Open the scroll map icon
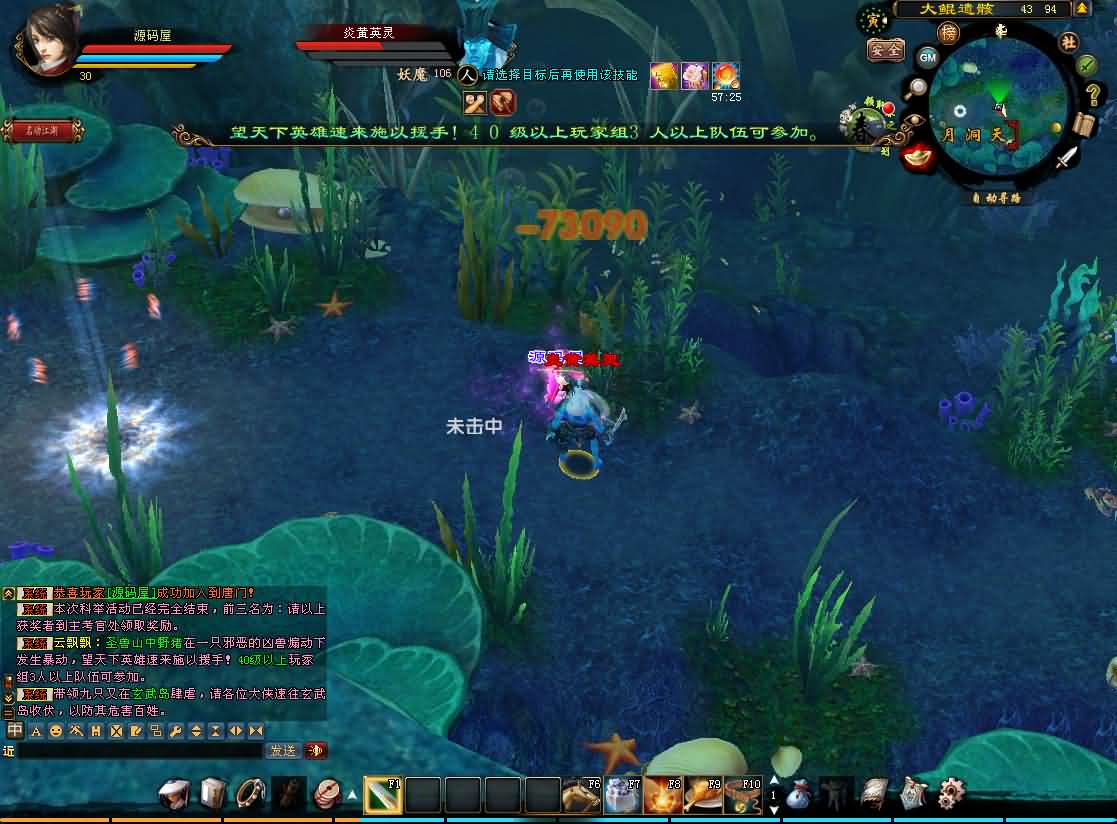 click(x=1084, y=125)
